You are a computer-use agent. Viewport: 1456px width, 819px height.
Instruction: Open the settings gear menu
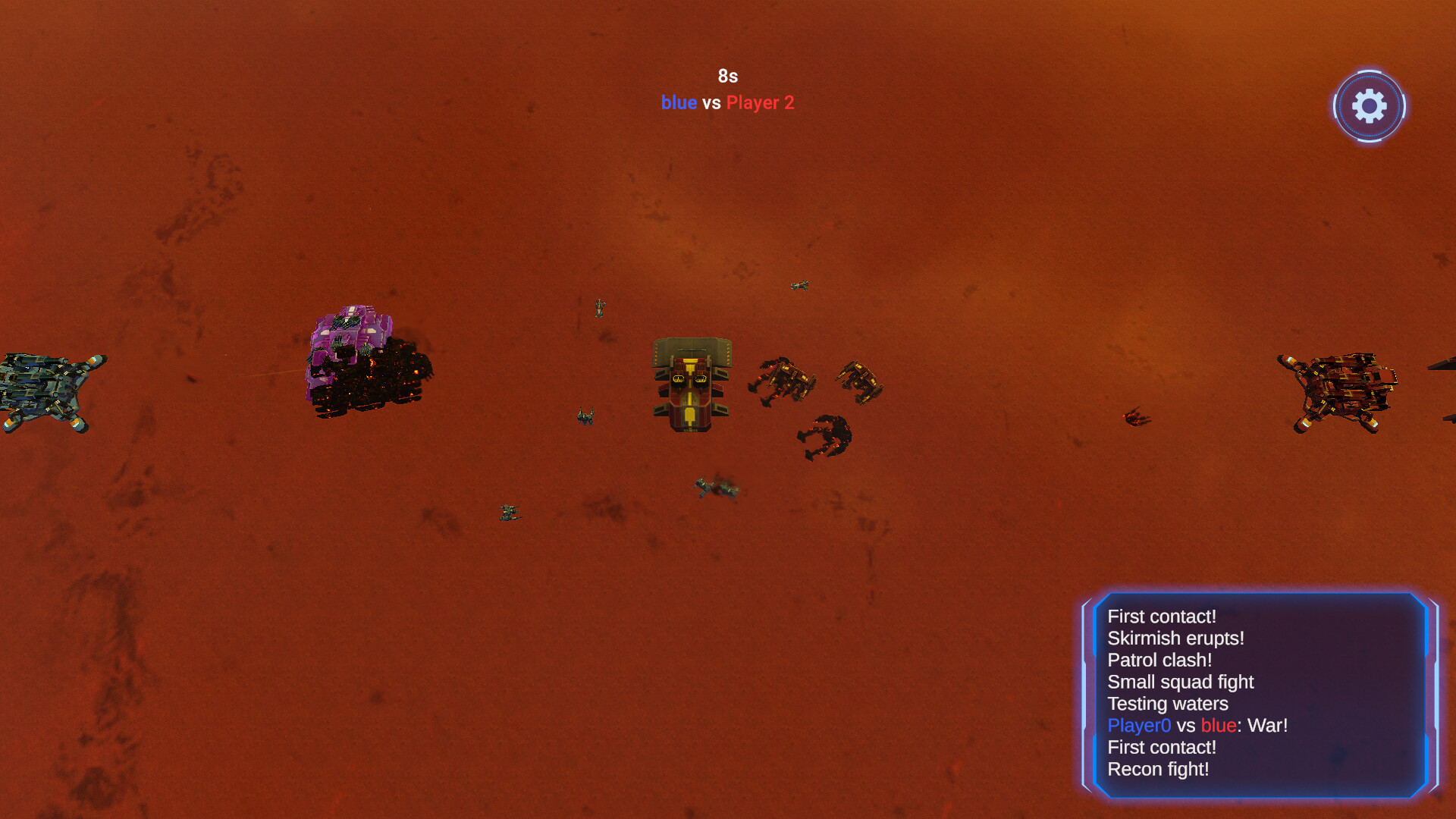tap(1369, 106)
